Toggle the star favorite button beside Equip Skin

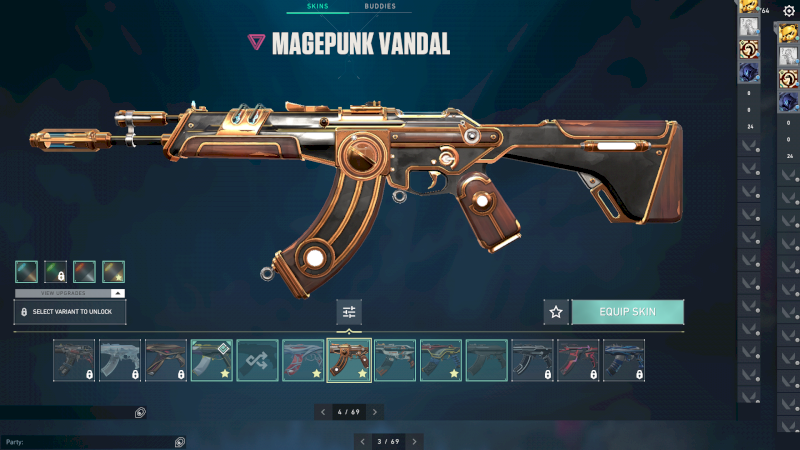pos(556,312)
